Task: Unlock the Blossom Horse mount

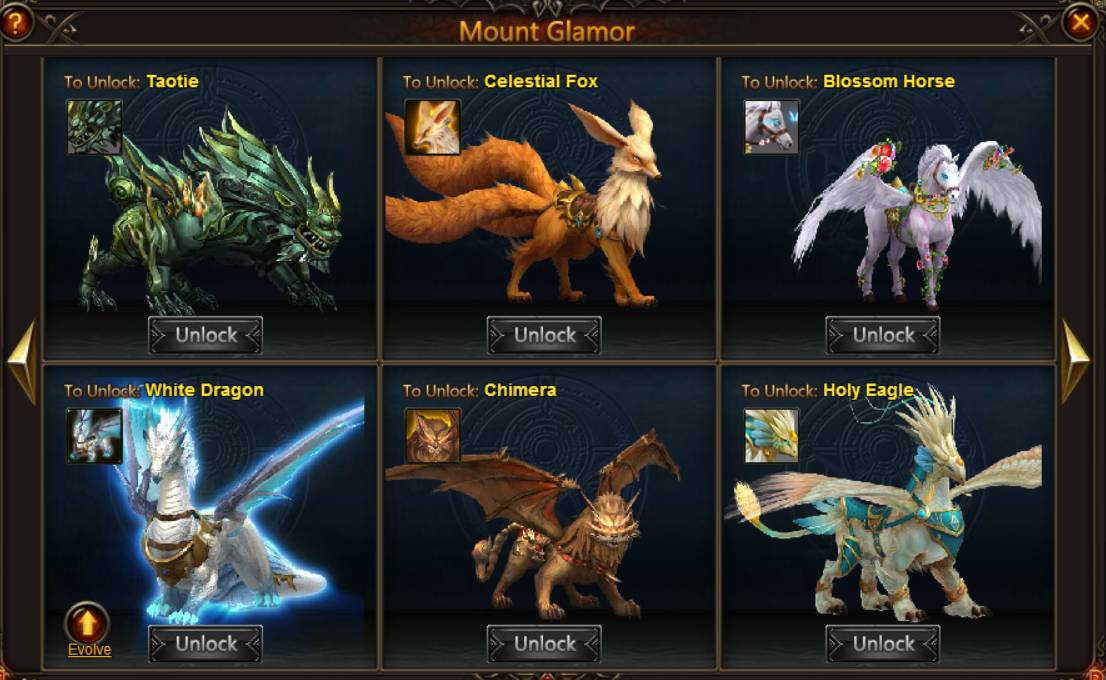Action: 883,335
